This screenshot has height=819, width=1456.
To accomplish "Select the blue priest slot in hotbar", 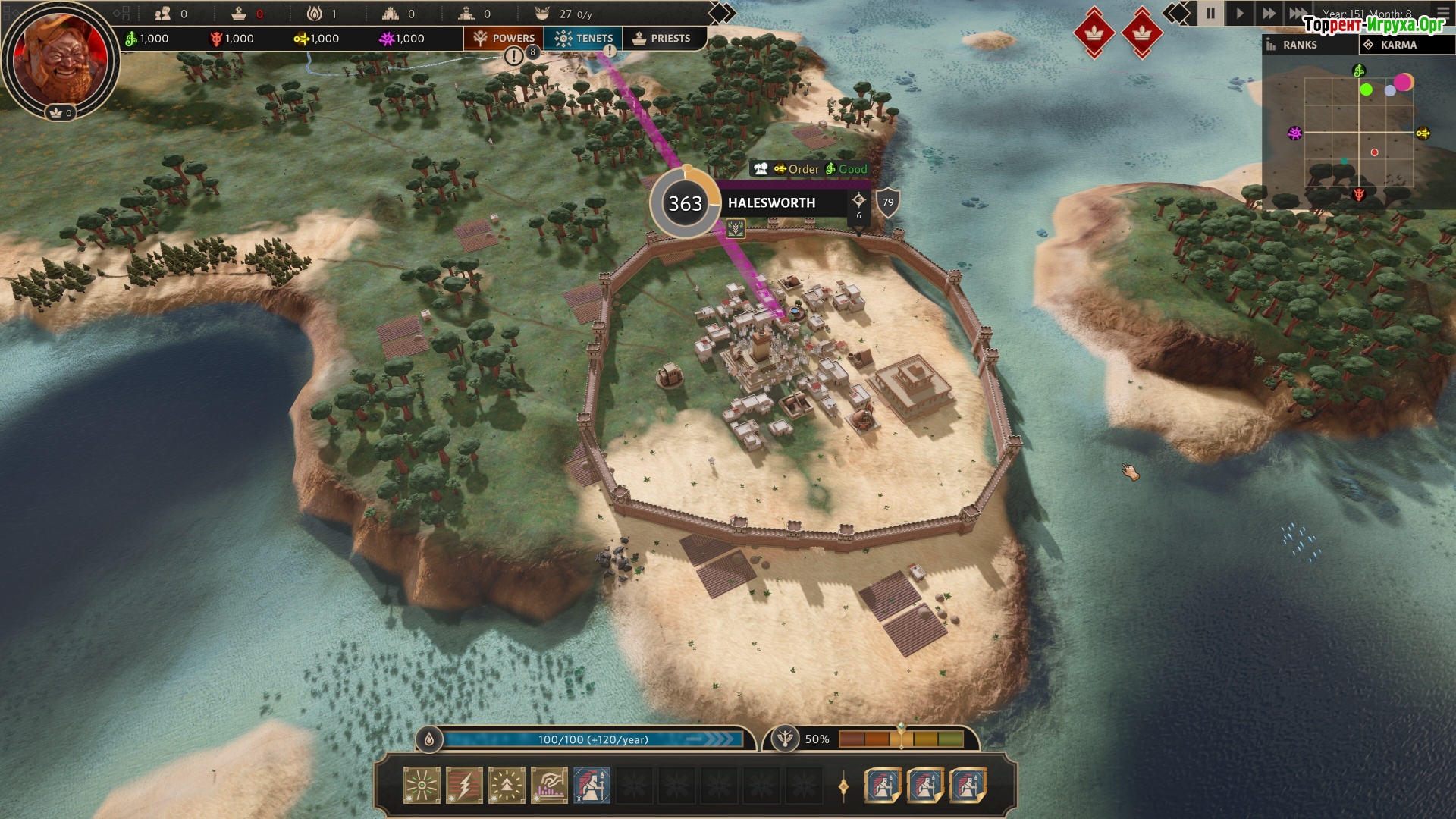I will 591,785.
